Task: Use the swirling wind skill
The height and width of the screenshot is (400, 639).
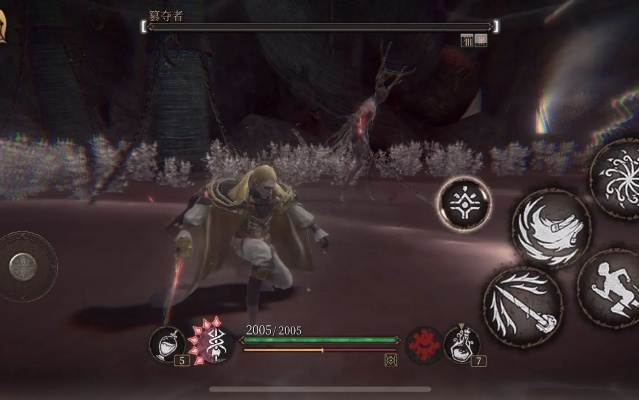Action: (551, 227)
